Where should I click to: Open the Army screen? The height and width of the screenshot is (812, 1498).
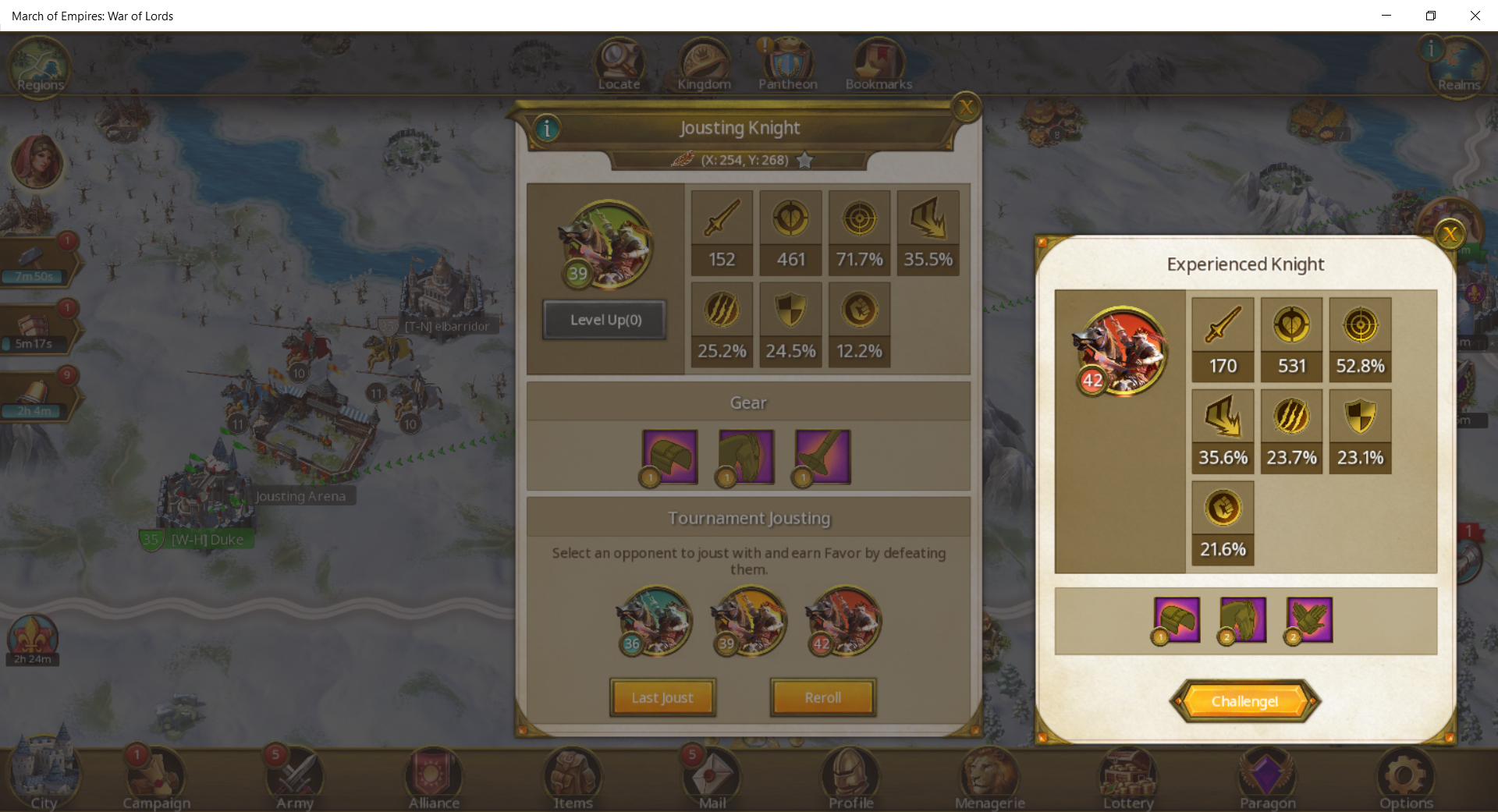(x=294, y=780)
